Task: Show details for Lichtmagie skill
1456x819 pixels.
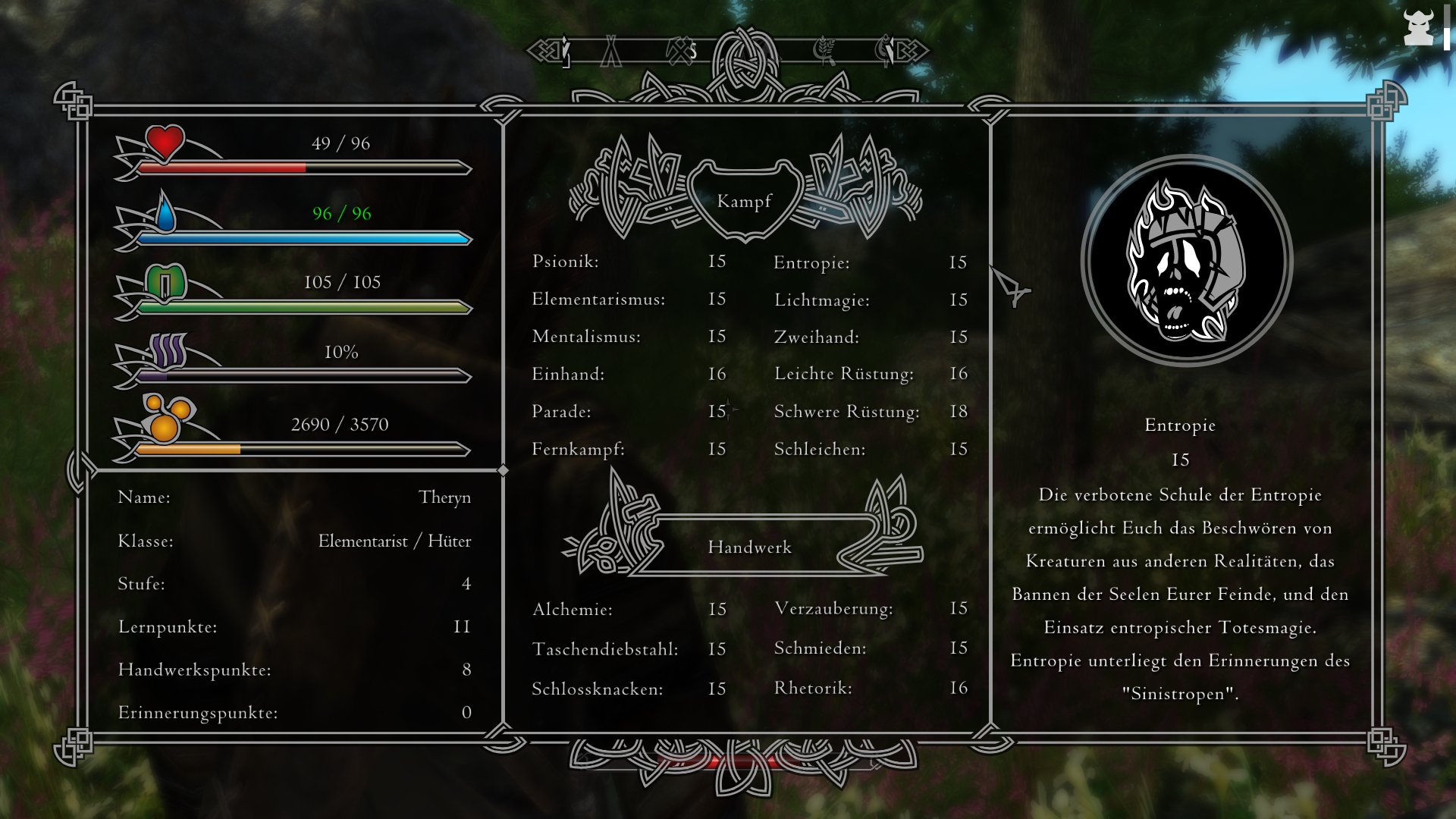Action: pyautogui.click(x=822, y=300)
